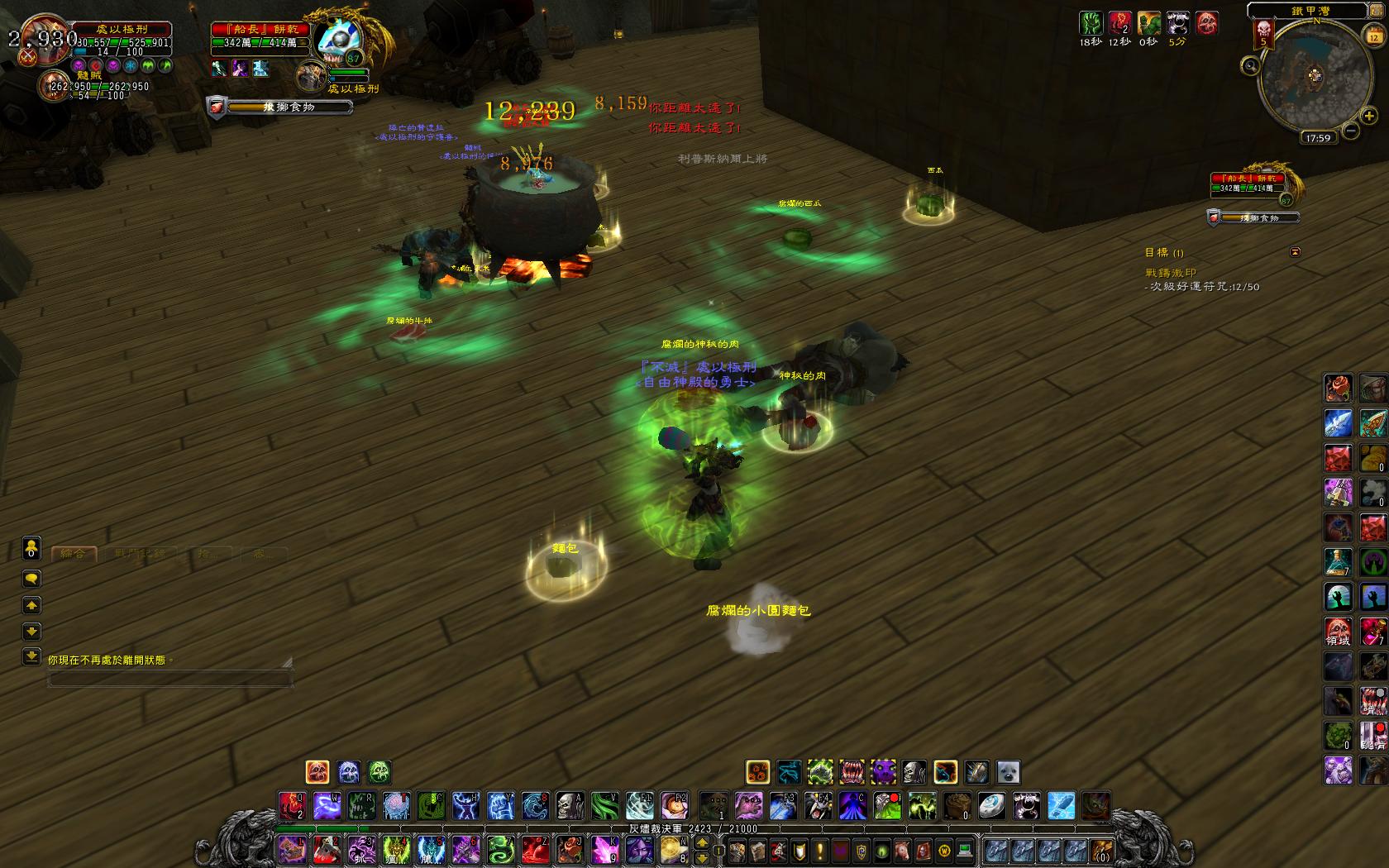Screen dimensions: 1389x868
Task: Click the minimap zoom-in plus button
Action: point(1369,117)
